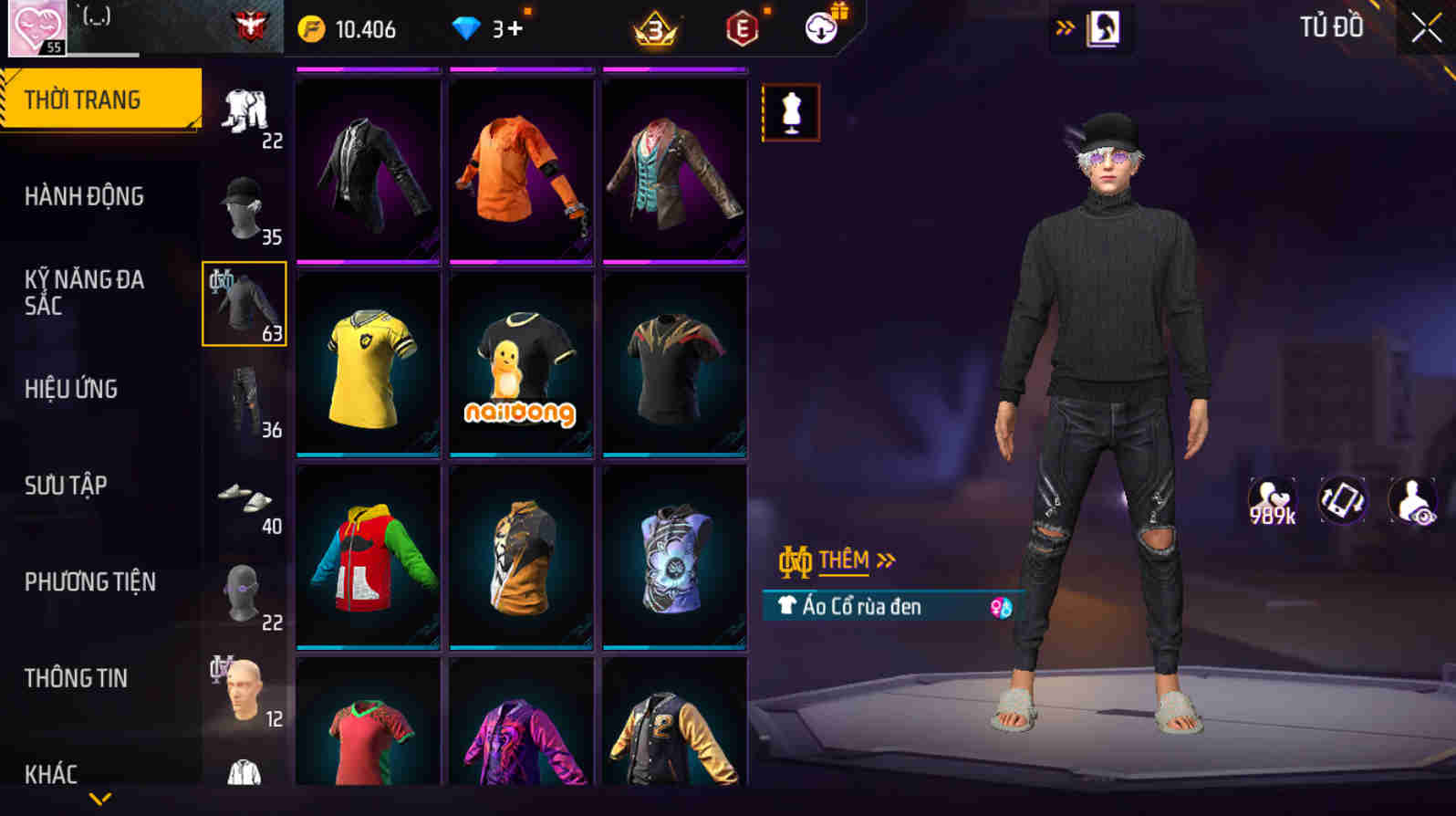
Task: Open the red E event icon
Action: click(x=739, y=27)
